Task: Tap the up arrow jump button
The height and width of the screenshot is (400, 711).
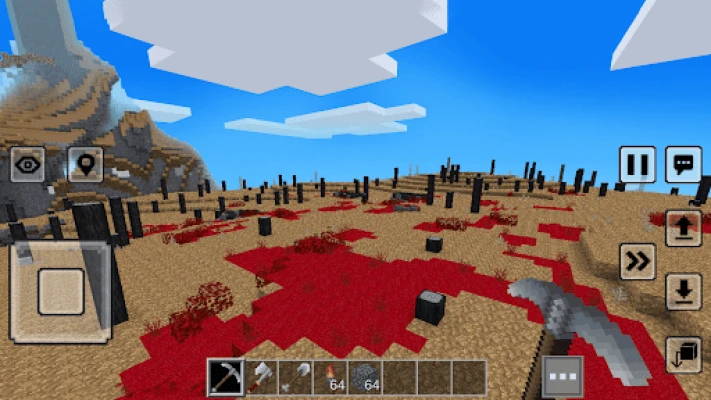Action: click(683, 229)
